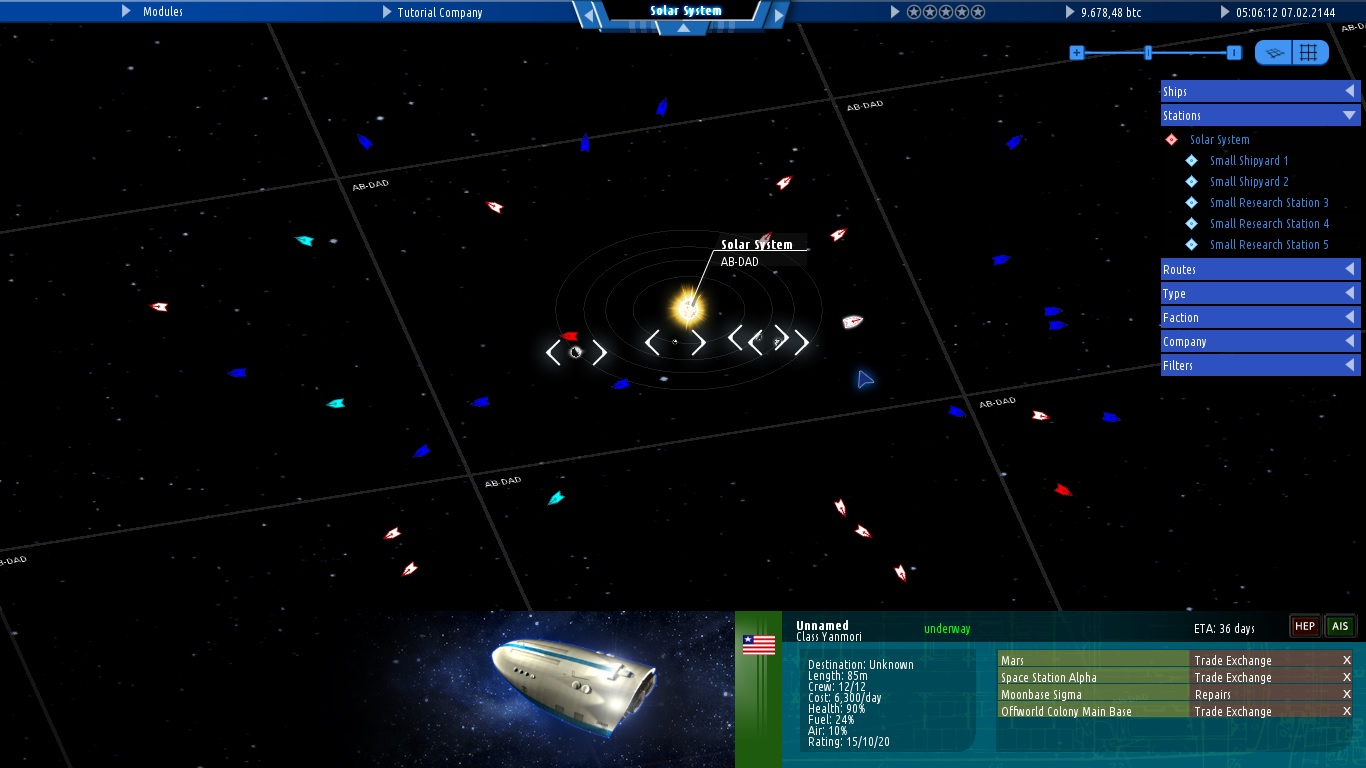Image resolution: width=1366 pixels, height=768 pixels.
Task: Remove Moonbase Sigma from the route list
Action: pyautogui.click(x=1349, y=694)
